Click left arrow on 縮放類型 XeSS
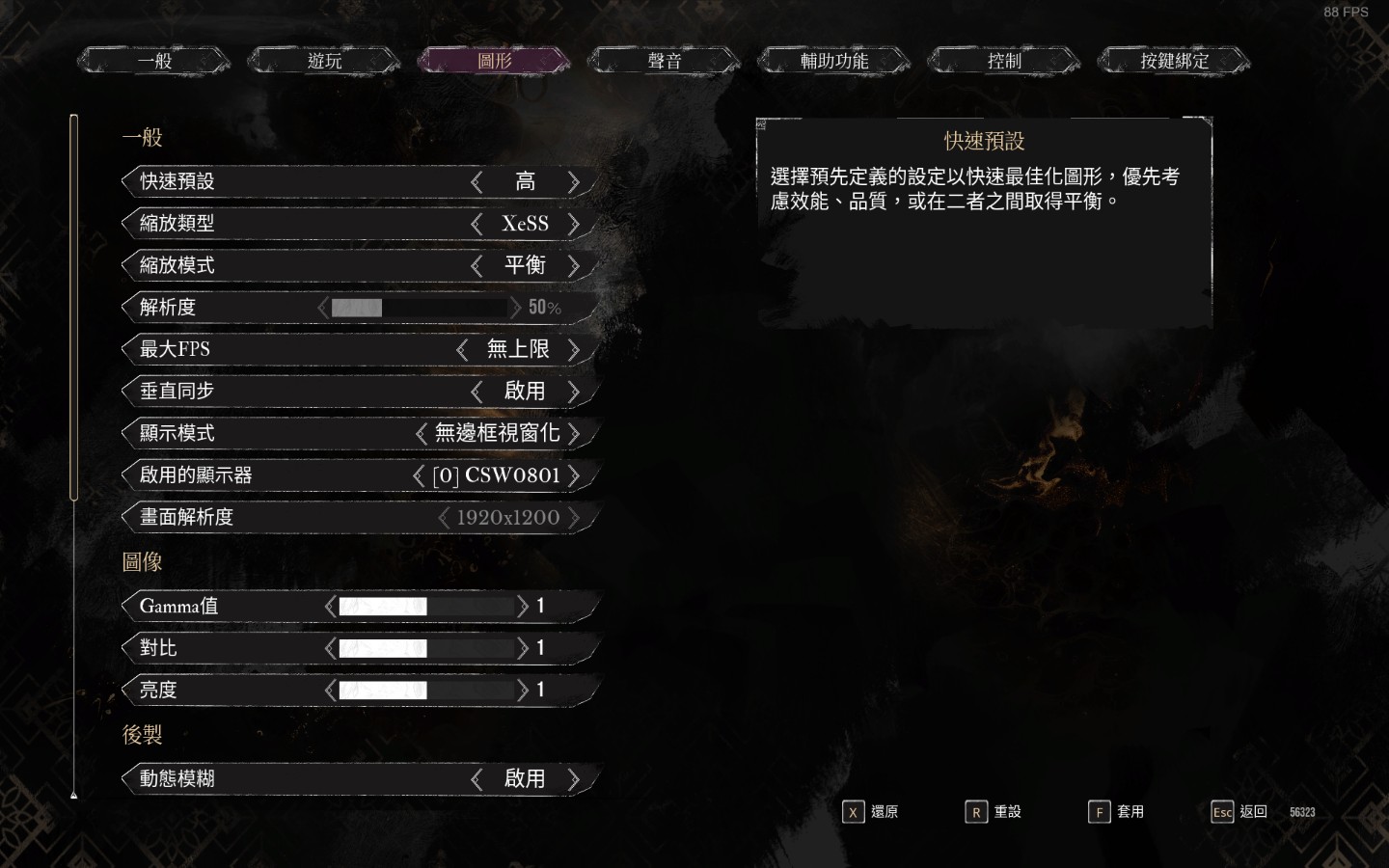This screenshot has height=868, width=1389. coord(477,224)
